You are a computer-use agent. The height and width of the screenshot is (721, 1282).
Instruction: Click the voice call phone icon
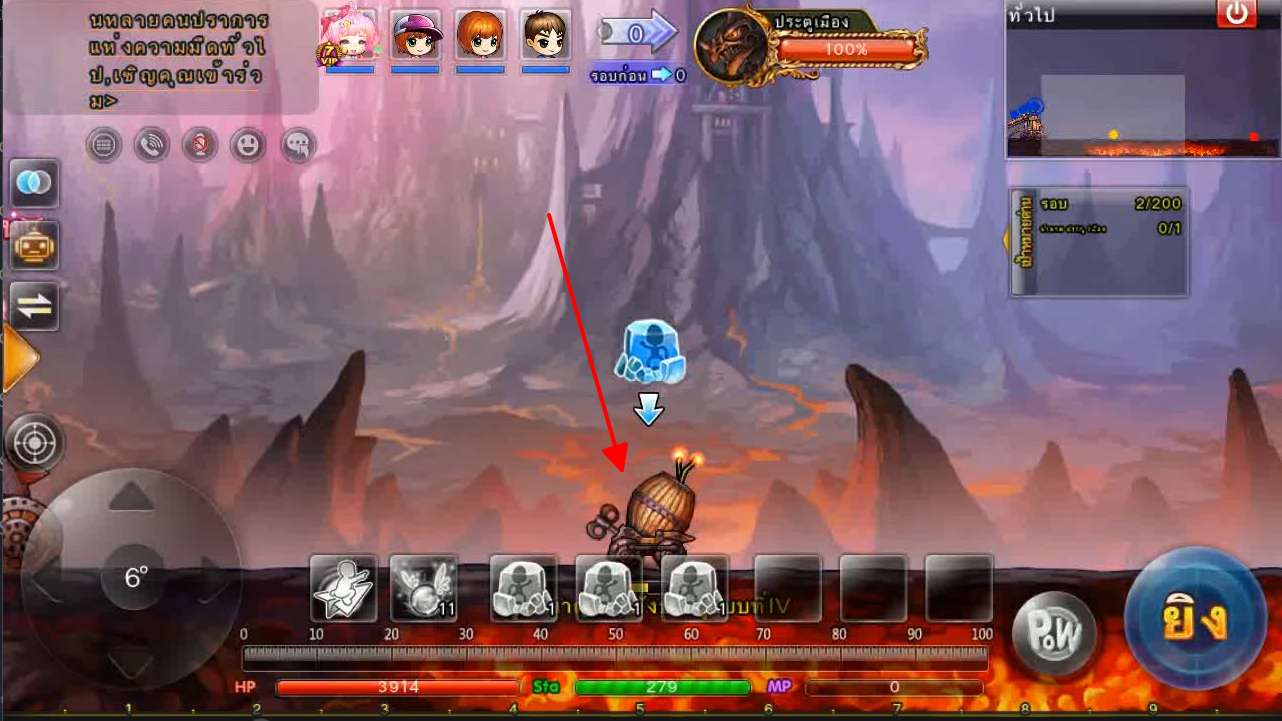pyautogui.click(x=151, y=146)
